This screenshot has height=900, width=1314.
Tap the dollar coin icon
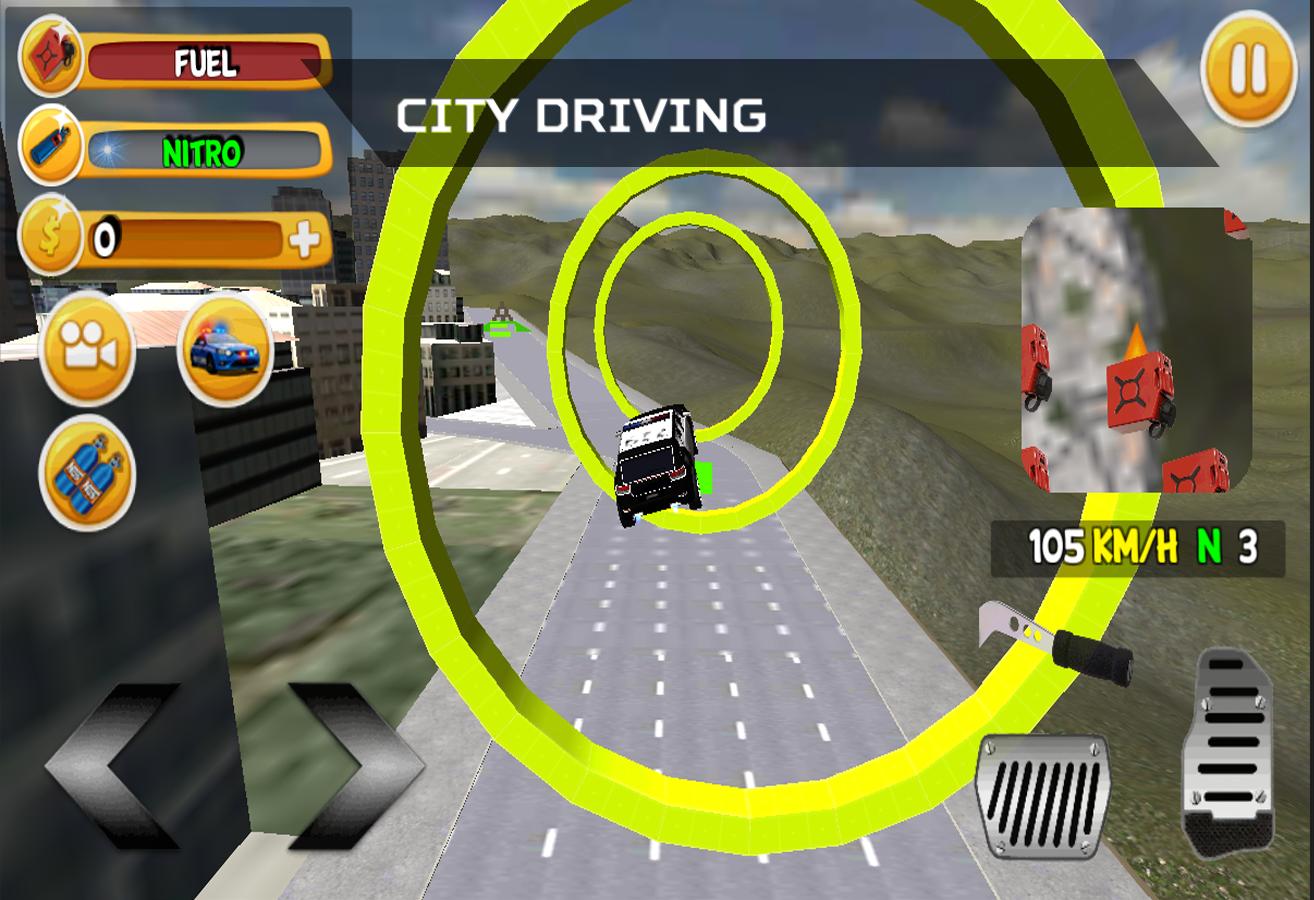click(x=52, y=237)
